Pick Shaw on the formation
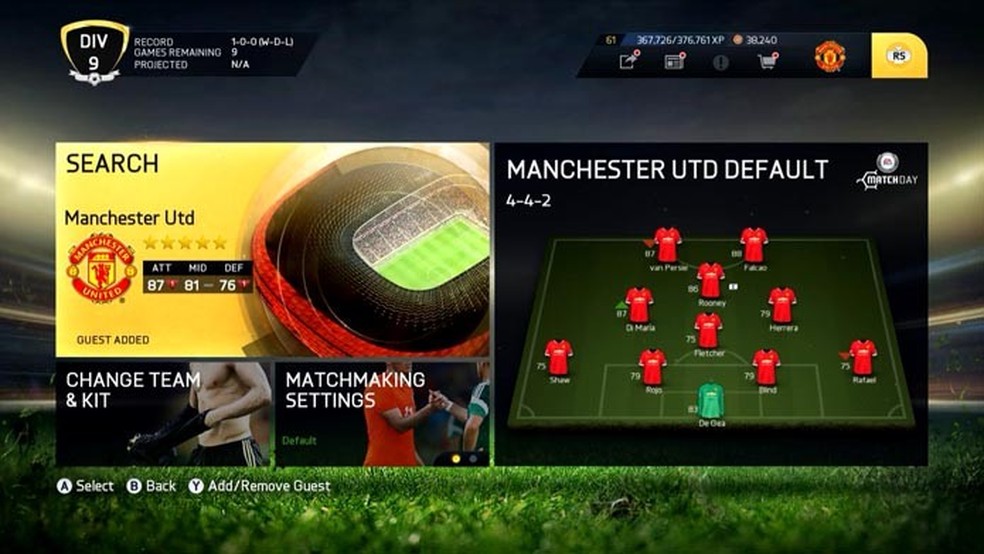Image resolution: width=984 pixels, height=554 pixels. coord(558,357)
